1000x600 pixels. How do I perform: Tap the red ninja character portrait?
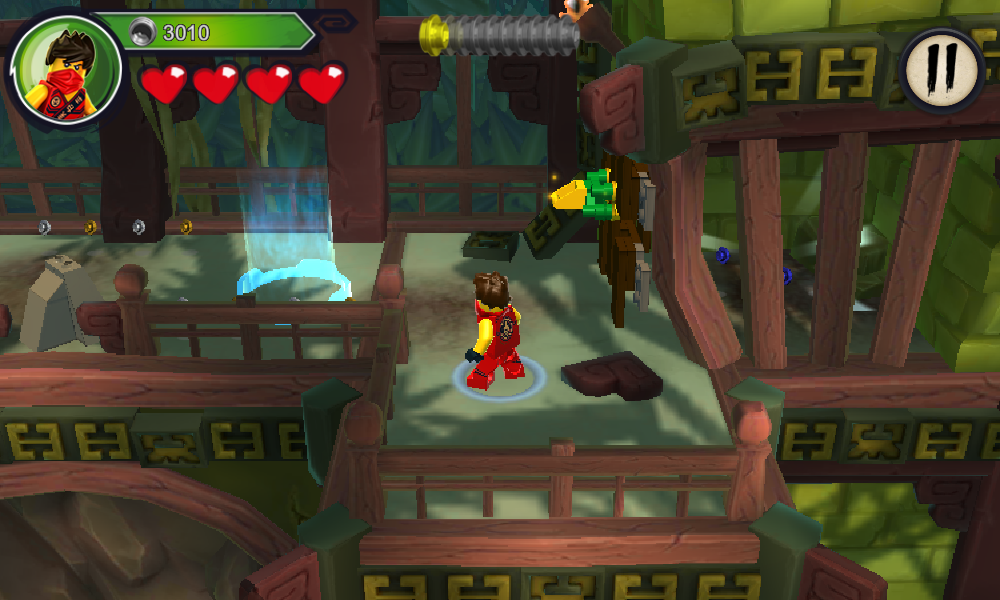(x=64, y=68)
